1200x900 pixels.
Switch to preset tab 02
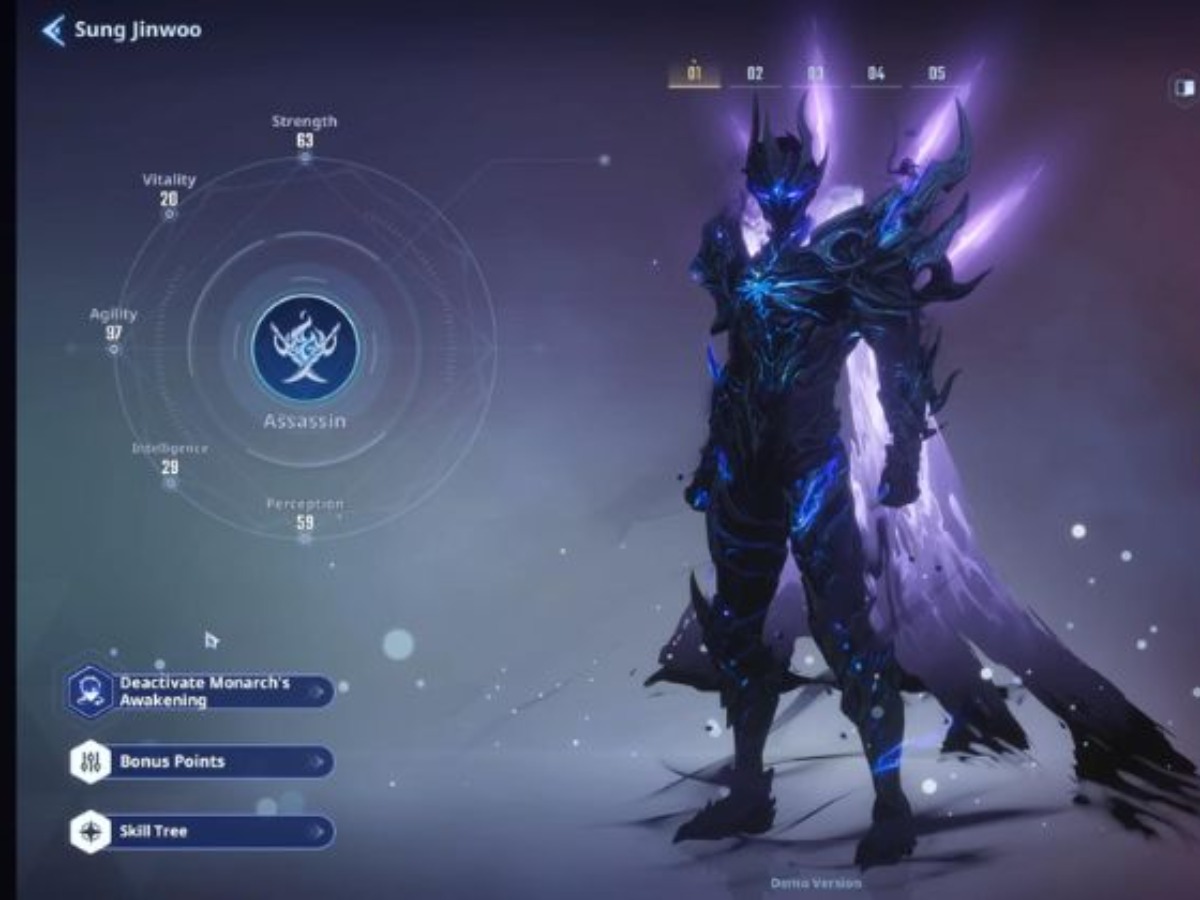coord(755,74)
